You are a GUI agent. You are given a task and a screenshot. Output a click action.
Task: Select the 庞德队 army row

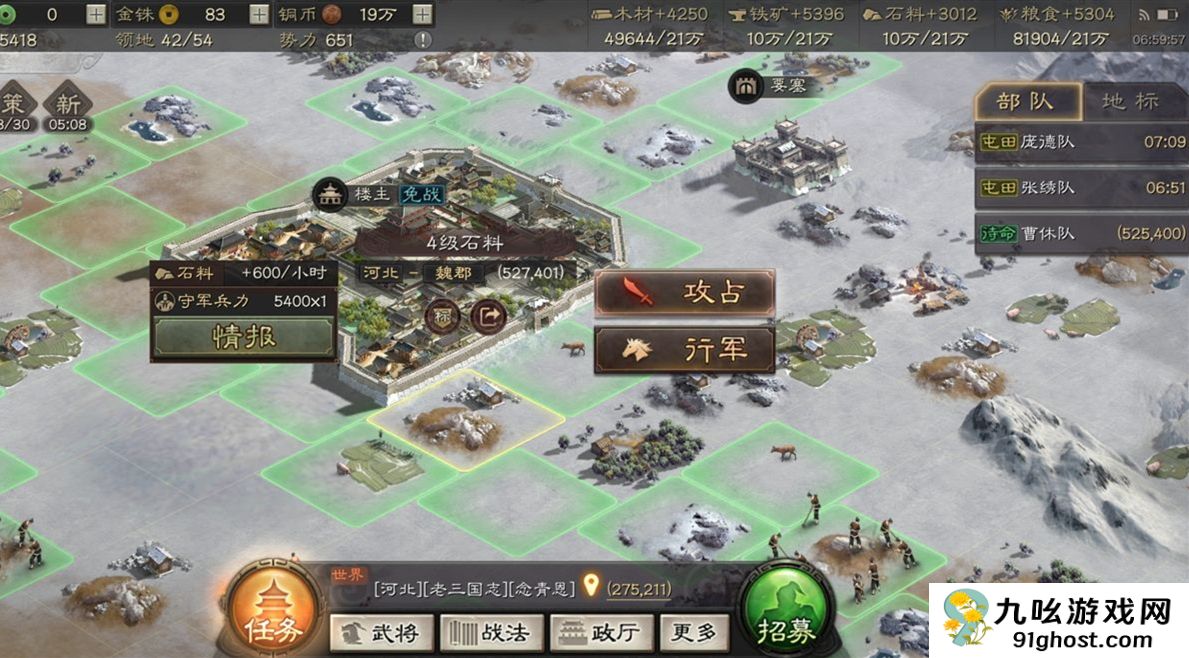(1080, 142)
